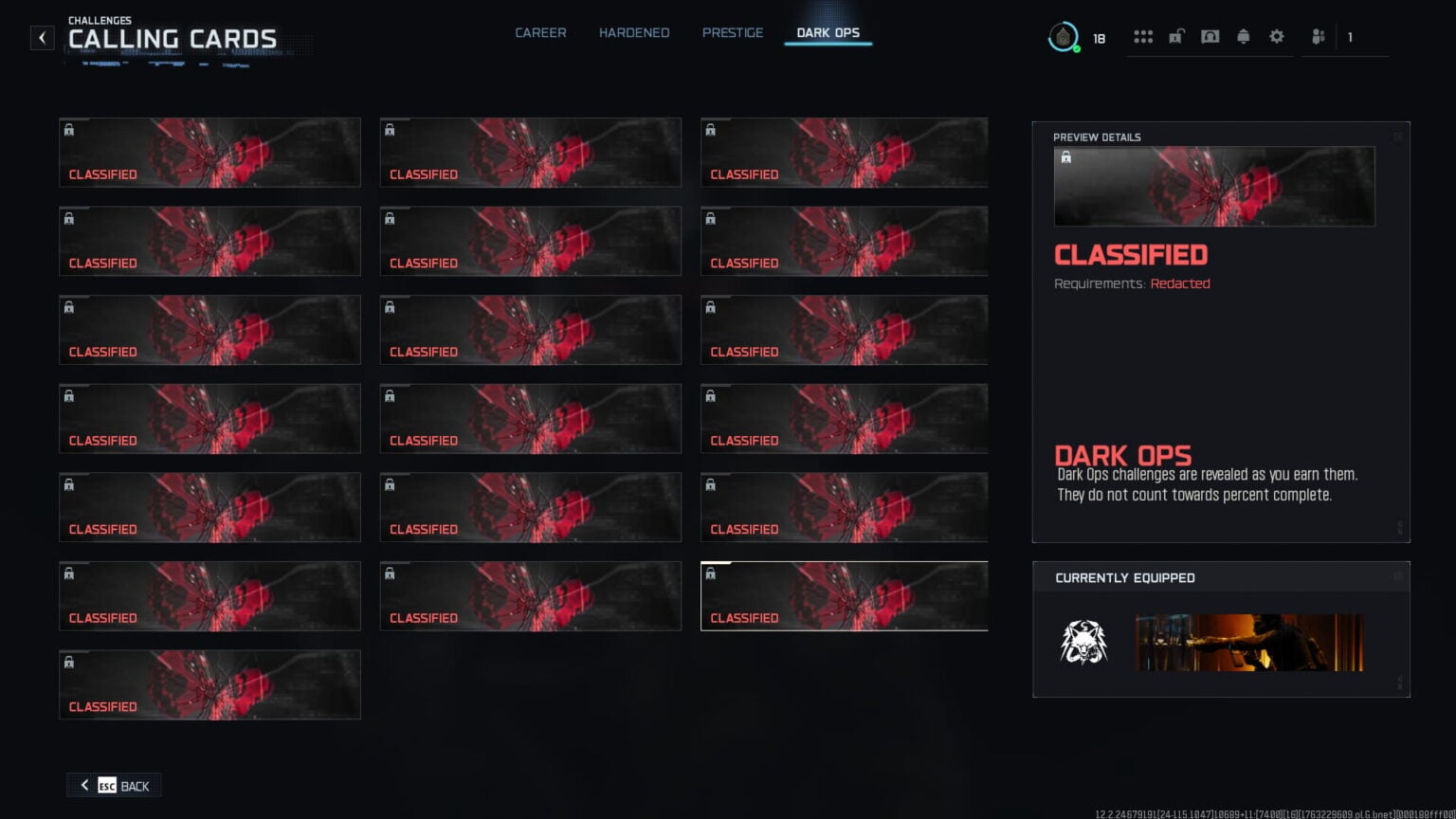Switch to the HARDENED tab
Viewport: 1456px width, 819px height.
tap(633, 32)
